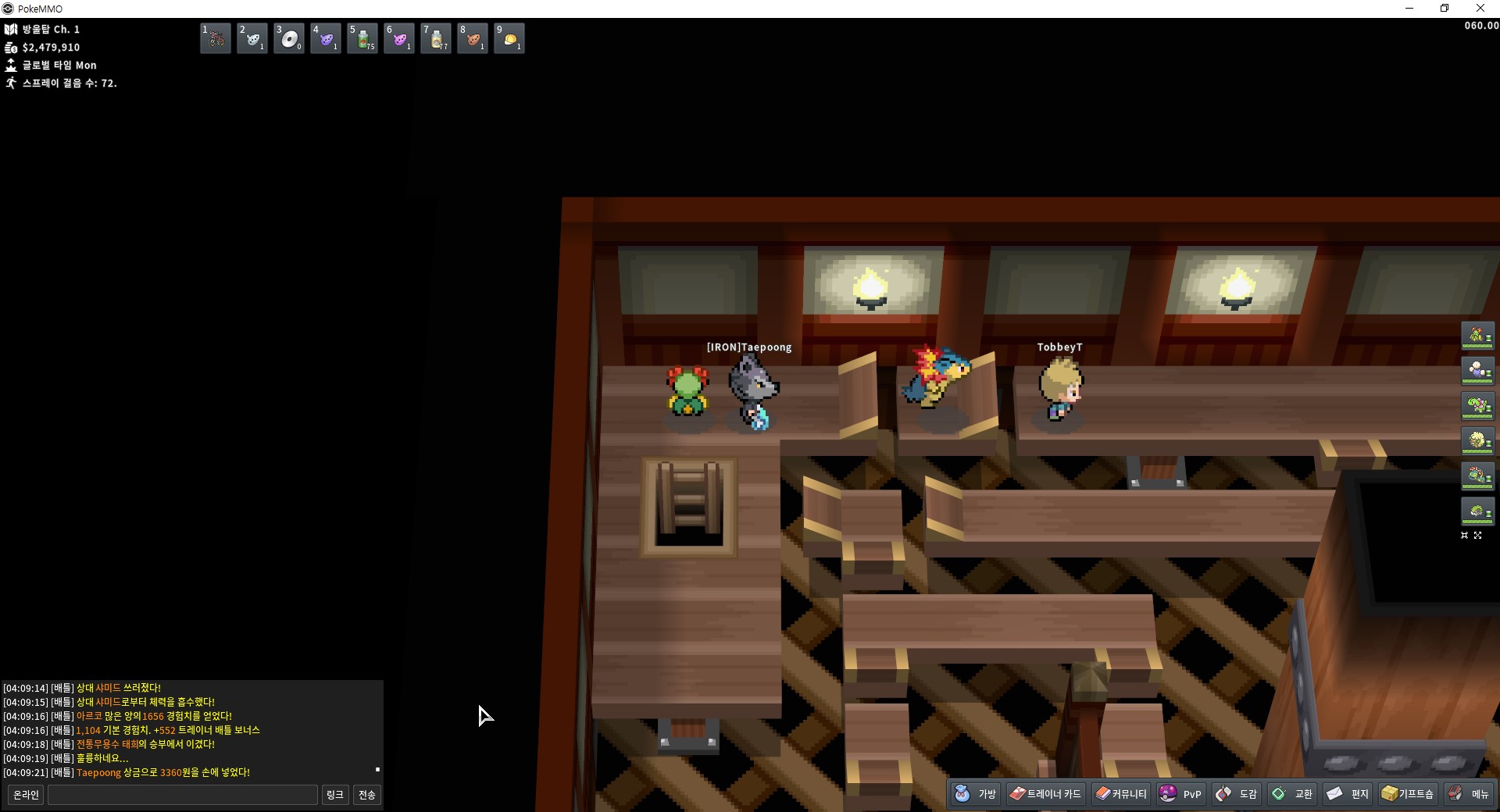1500x812 pixels.
Task: Click the chat message input field
Action: pos(183,795)
